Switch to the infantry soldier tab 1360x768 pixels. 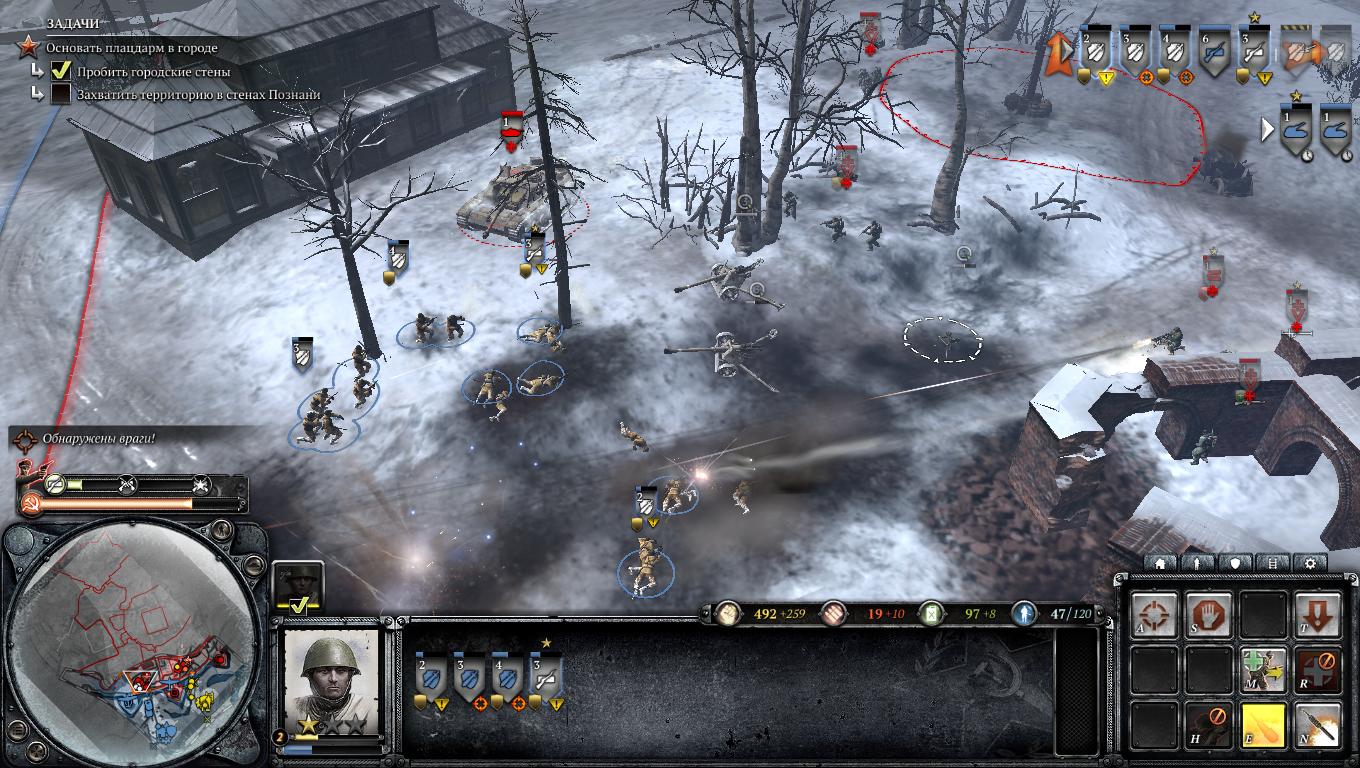click(x=1197, y=563)
